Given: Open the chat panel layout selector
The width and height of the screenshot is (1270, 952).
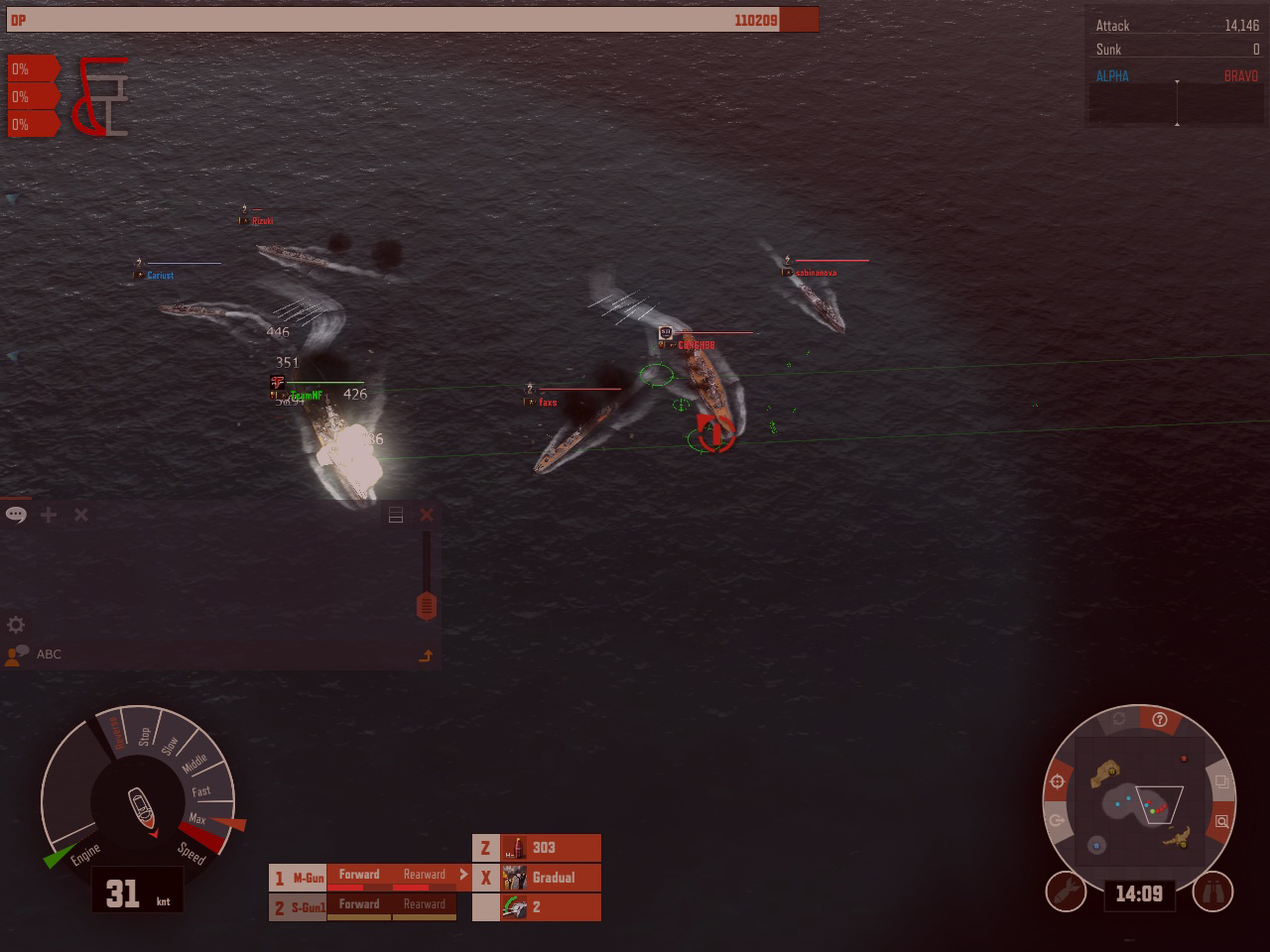Looking at the screenshot, I should pos(396,515).
